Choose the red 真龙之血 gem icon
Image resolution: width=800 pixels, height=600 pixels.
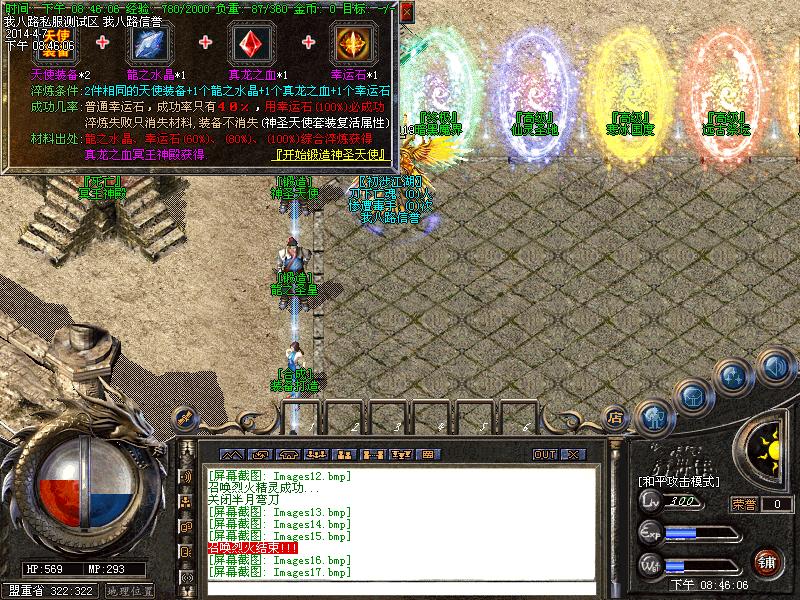252,44
